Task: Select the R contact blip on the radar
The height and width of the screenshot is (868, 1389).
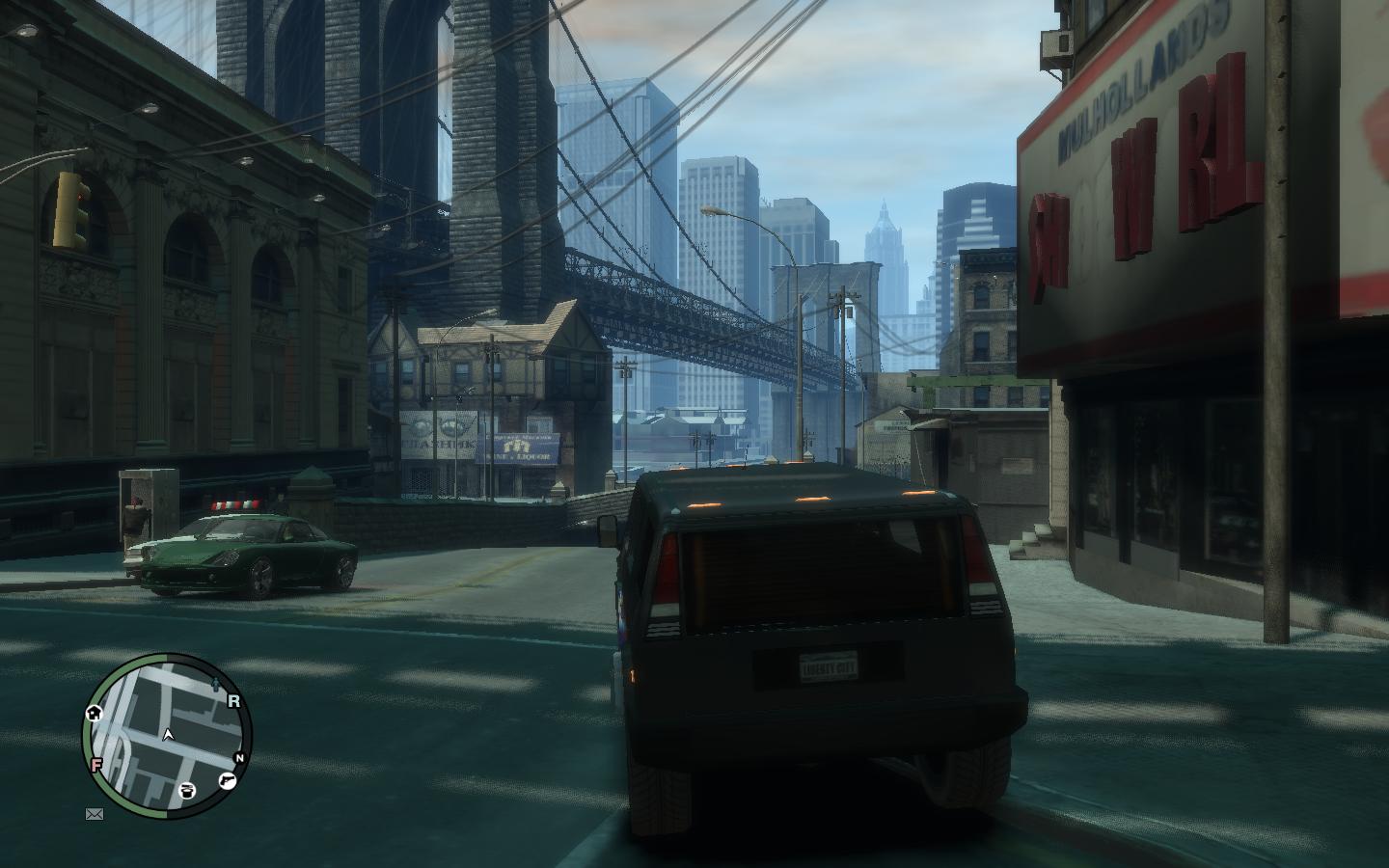Action: (233, 702)
